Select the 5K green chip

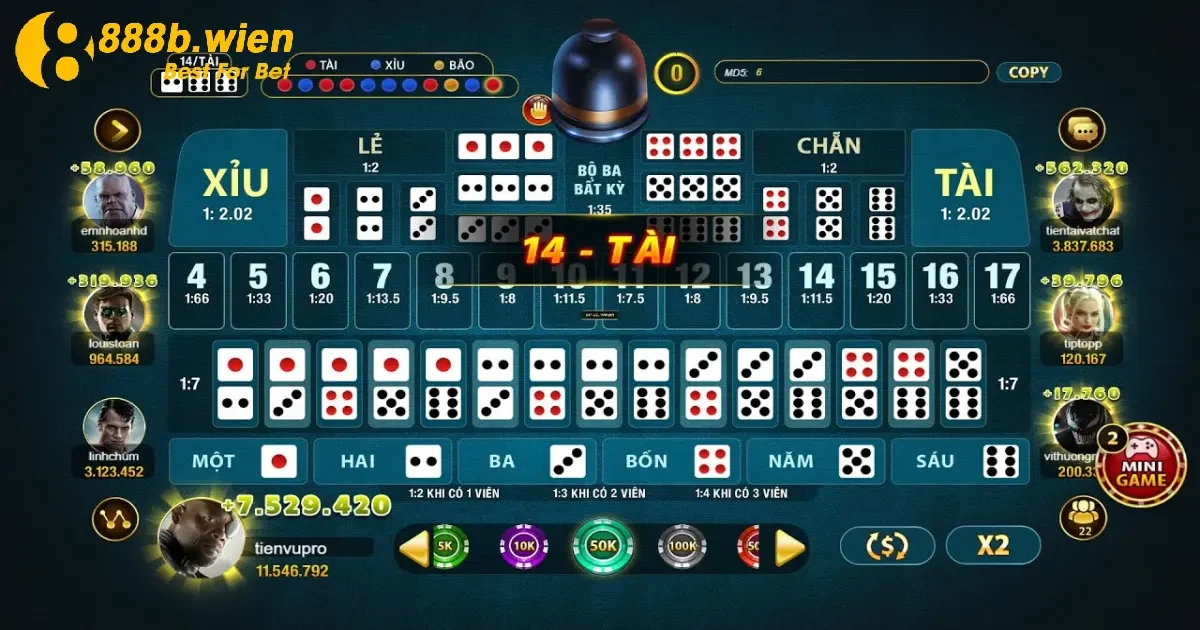pyautogui.click(x=447, y=546)
